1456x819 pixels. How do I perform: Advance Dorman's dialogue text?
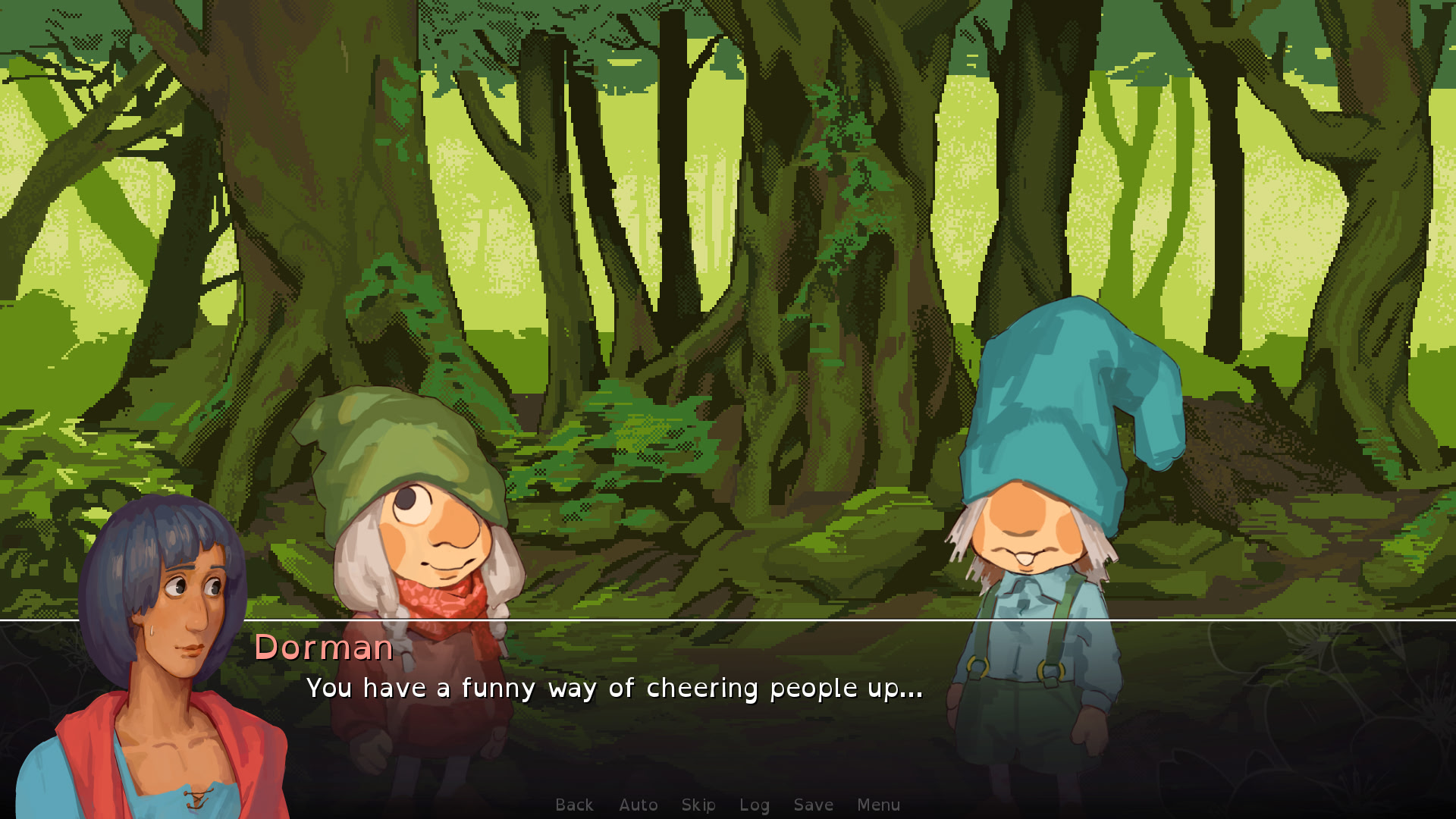pos(614,688)
